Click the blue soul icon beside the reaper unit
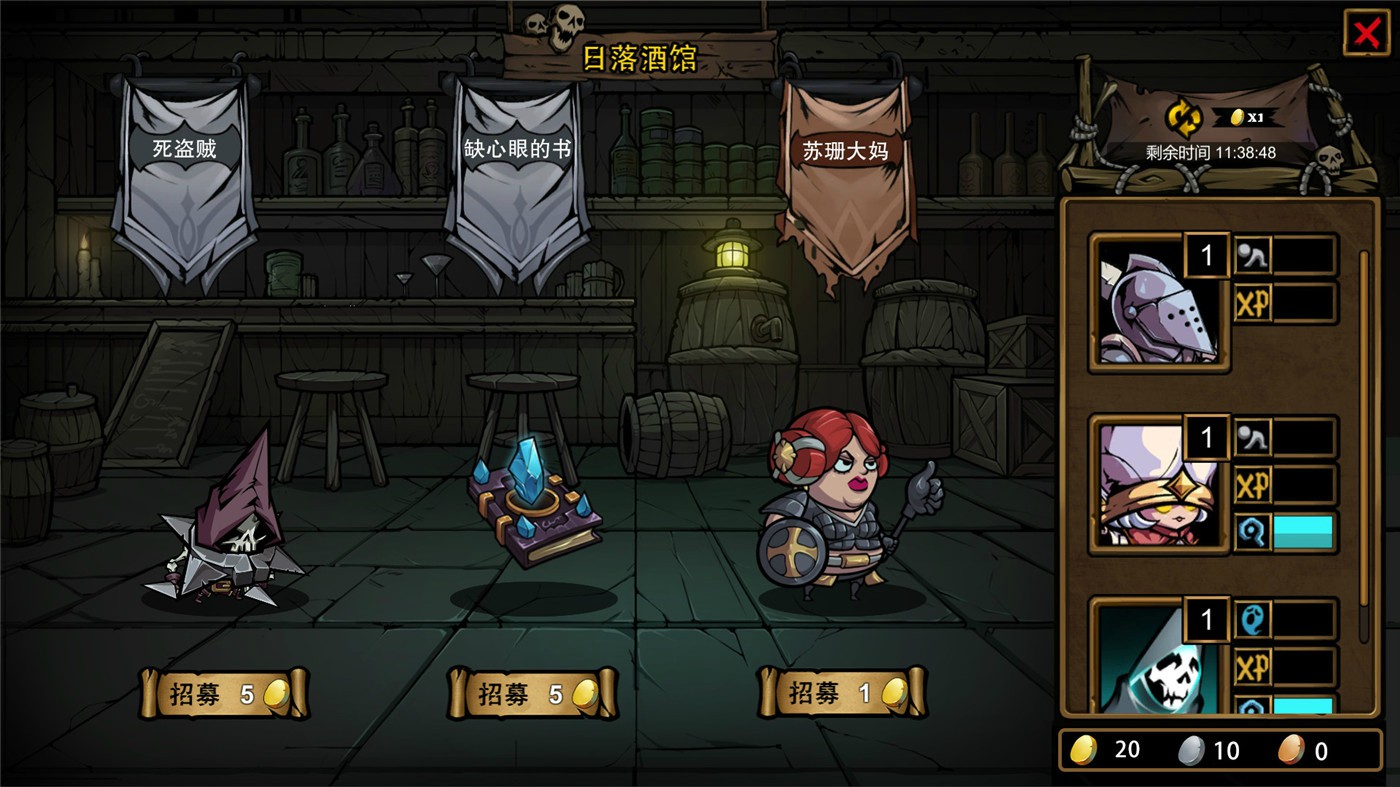 (x=1253, y=617)
